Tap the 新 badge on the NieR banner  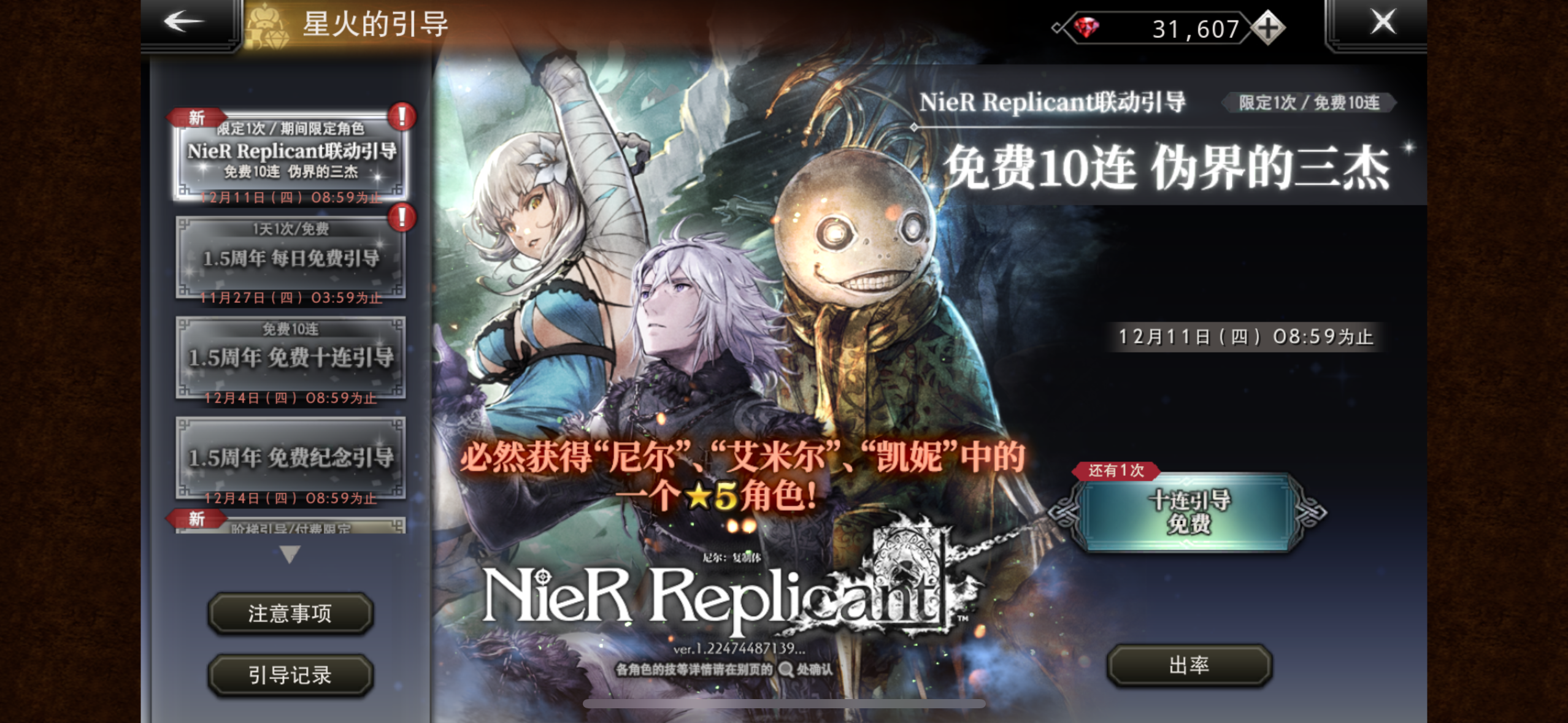click(197, 118)
